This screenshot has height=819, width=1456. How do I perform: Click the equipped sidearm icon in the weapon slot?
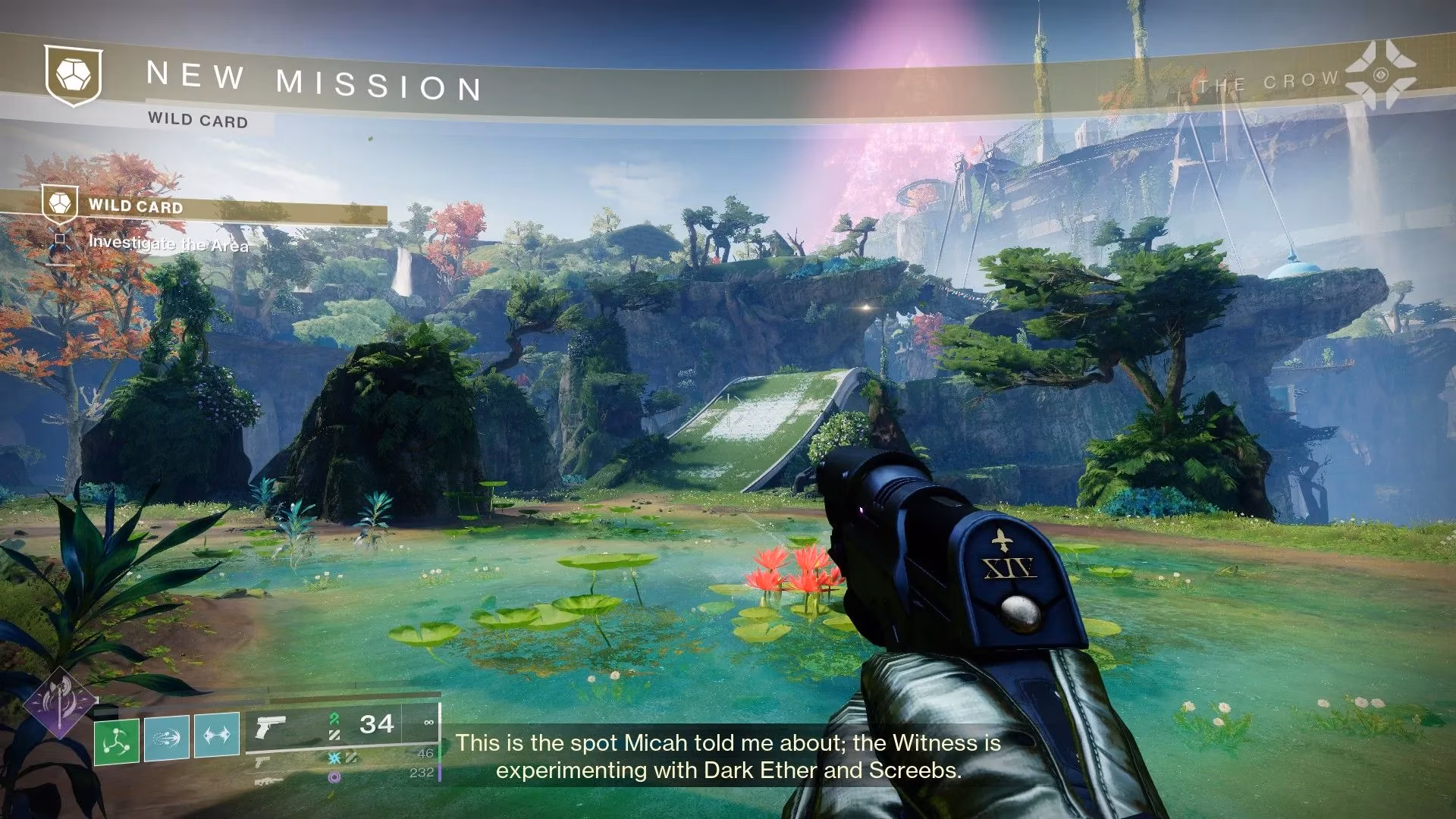coord(271,728)
